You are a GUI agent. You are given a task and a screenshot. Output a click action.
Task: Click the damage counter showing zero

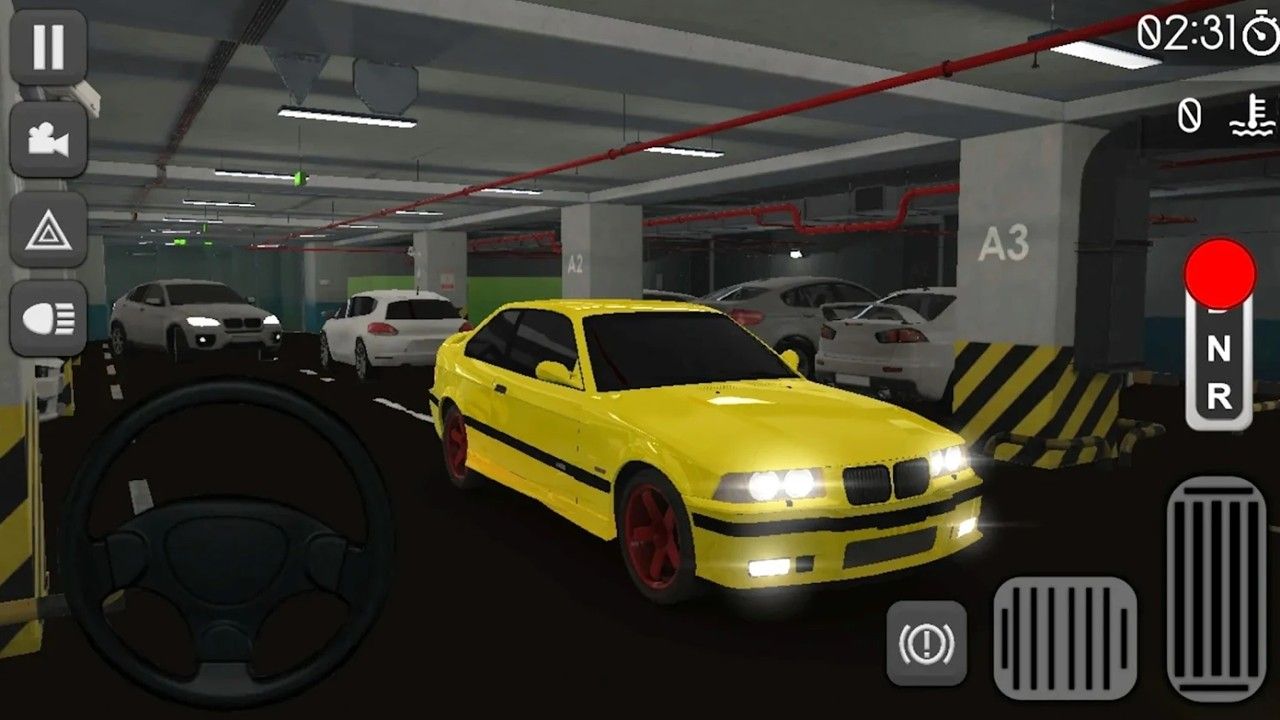[x=1190, y=114]
